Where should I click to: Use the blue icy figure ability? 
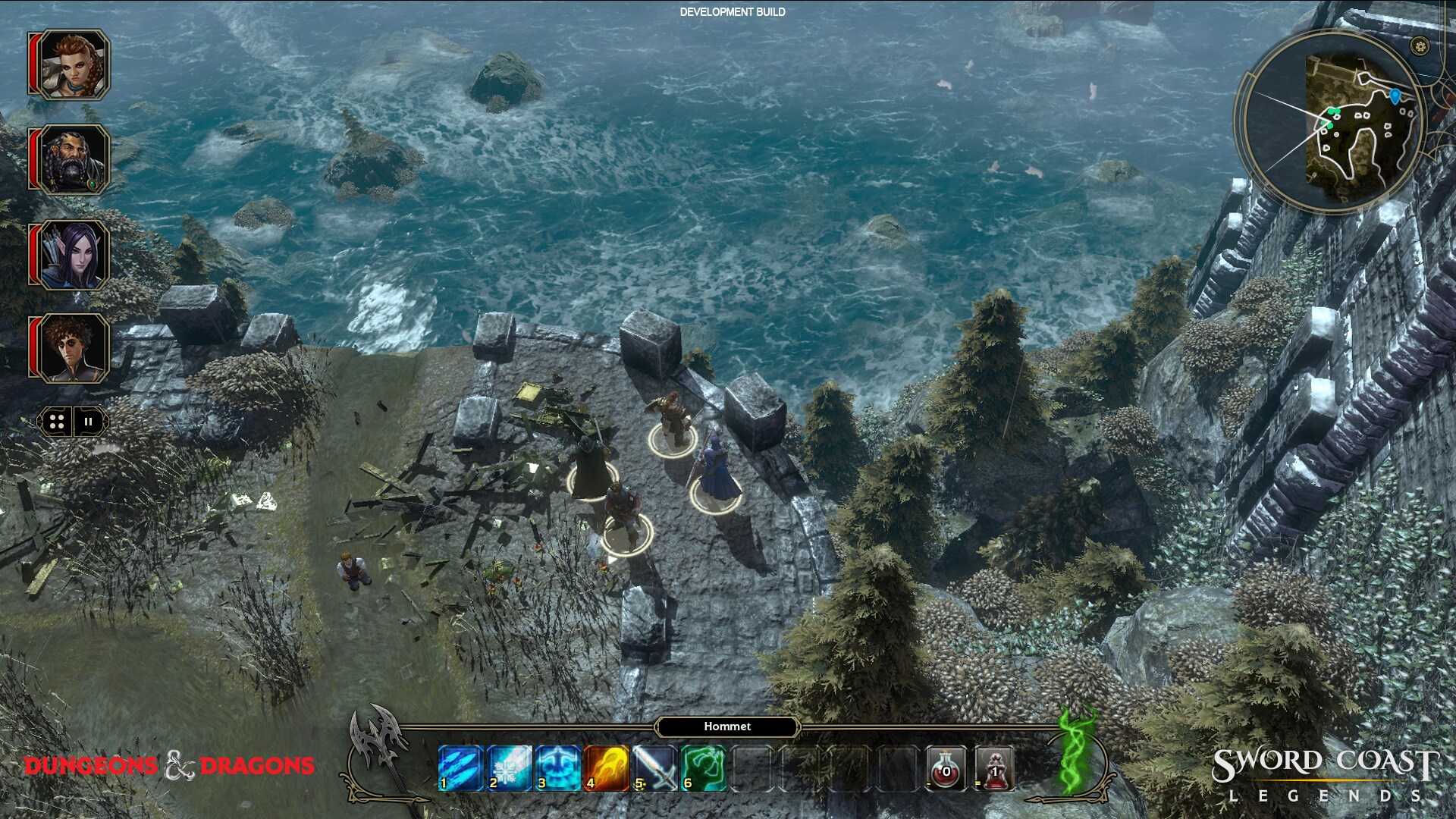(557, 767)
